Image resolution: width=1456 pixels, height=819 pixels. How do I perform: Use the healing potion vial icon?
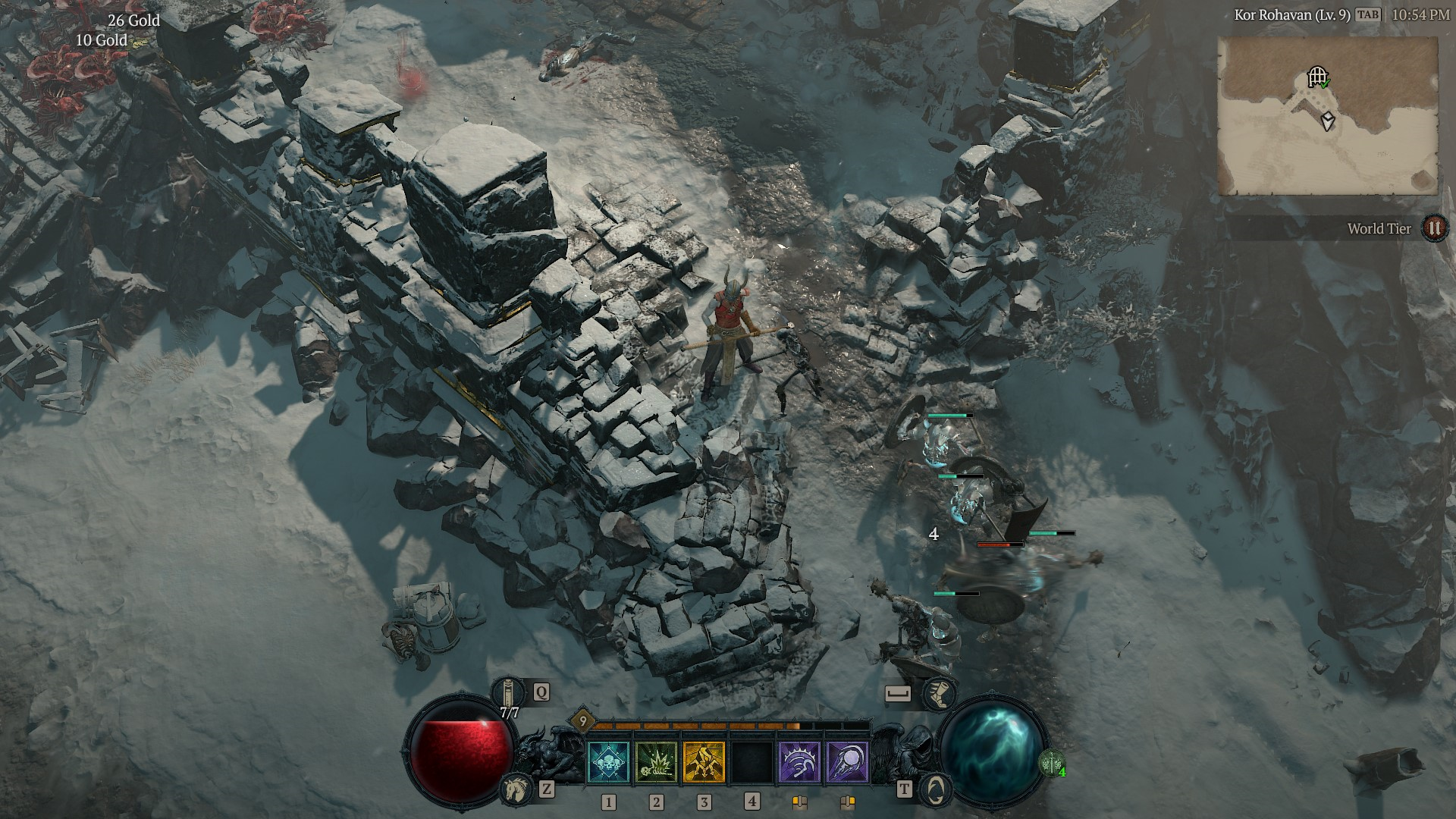pos(509,692)
